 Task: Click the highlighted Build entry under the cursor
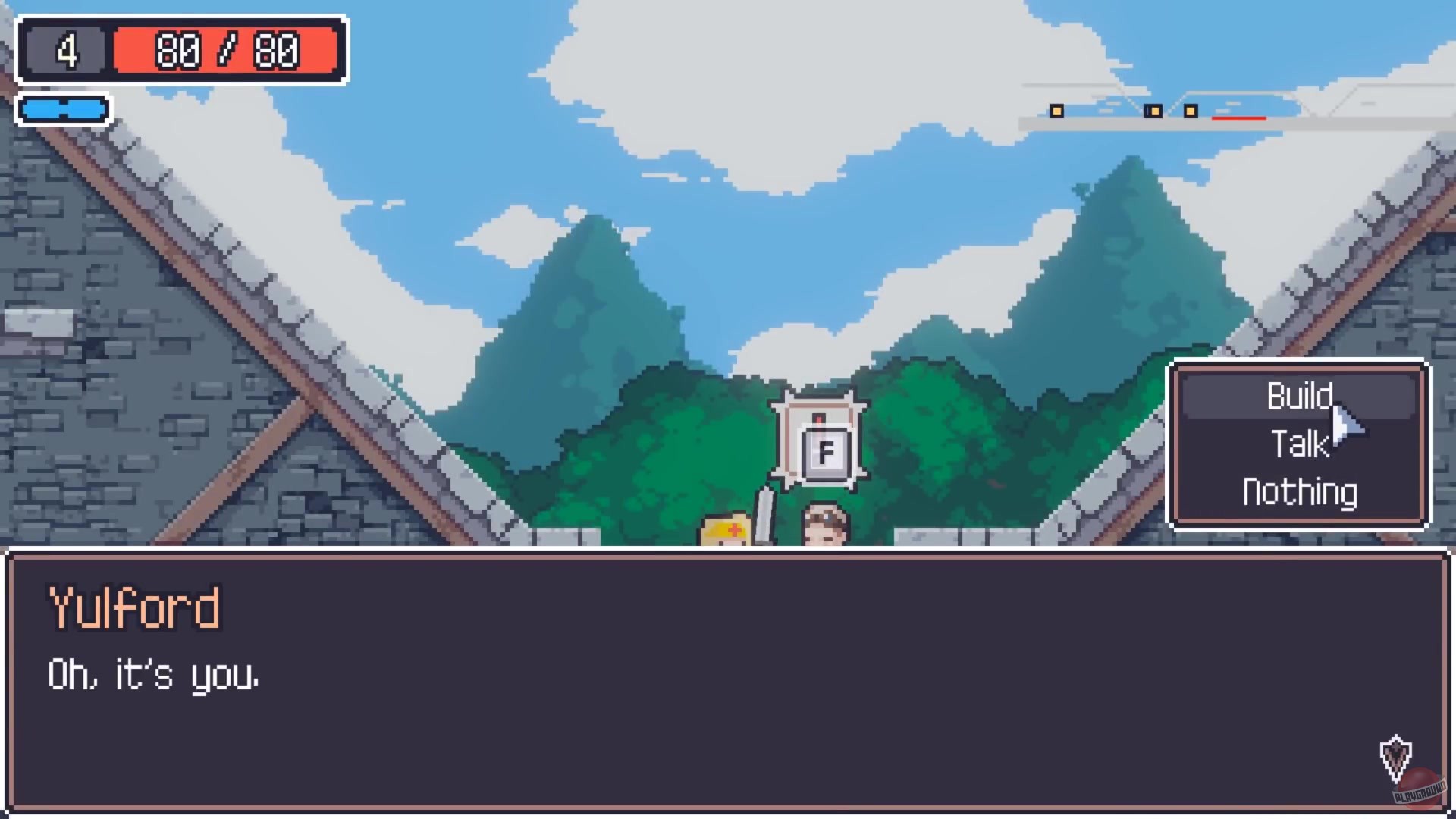(x=1300, y=395)
